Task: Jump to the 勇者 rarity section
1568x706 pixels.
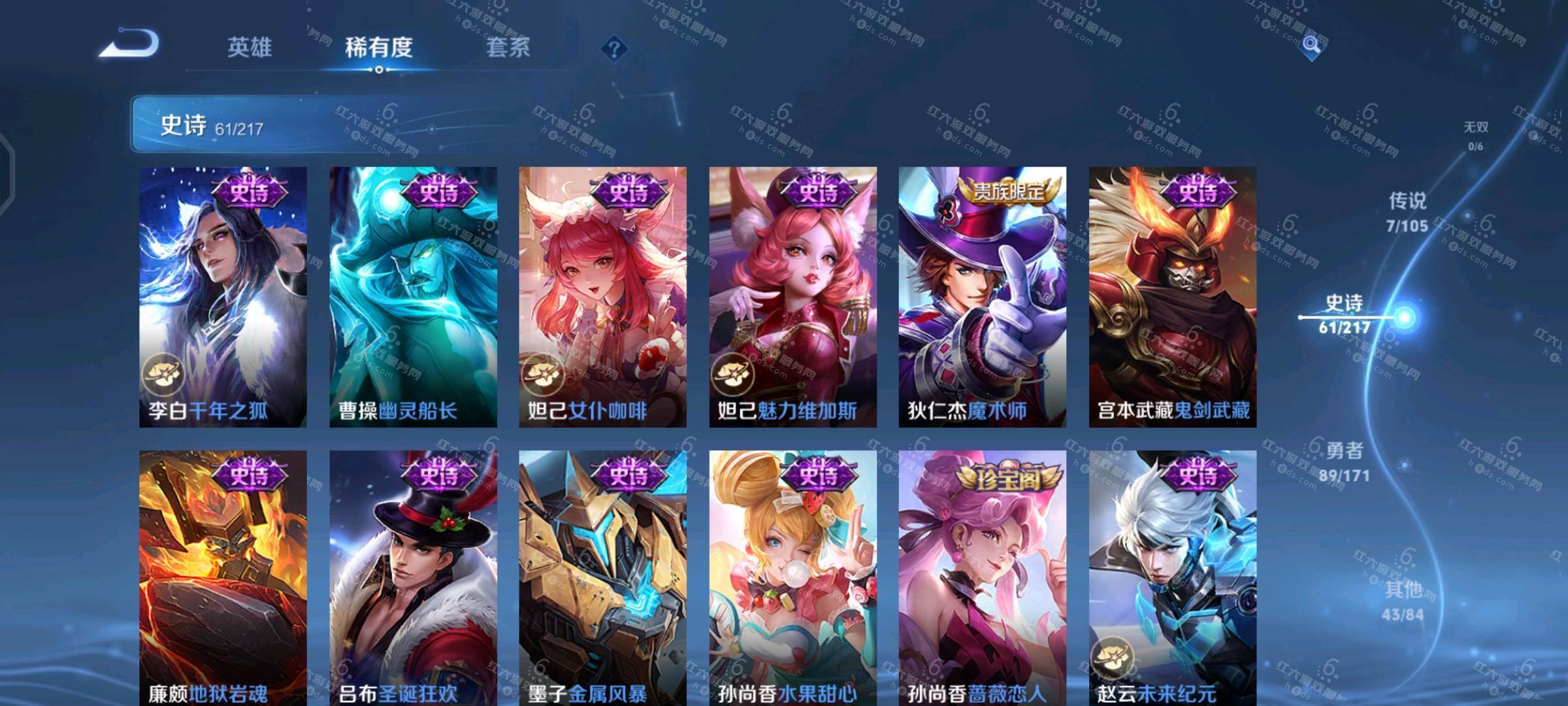Action: [x=1345, y=462]
